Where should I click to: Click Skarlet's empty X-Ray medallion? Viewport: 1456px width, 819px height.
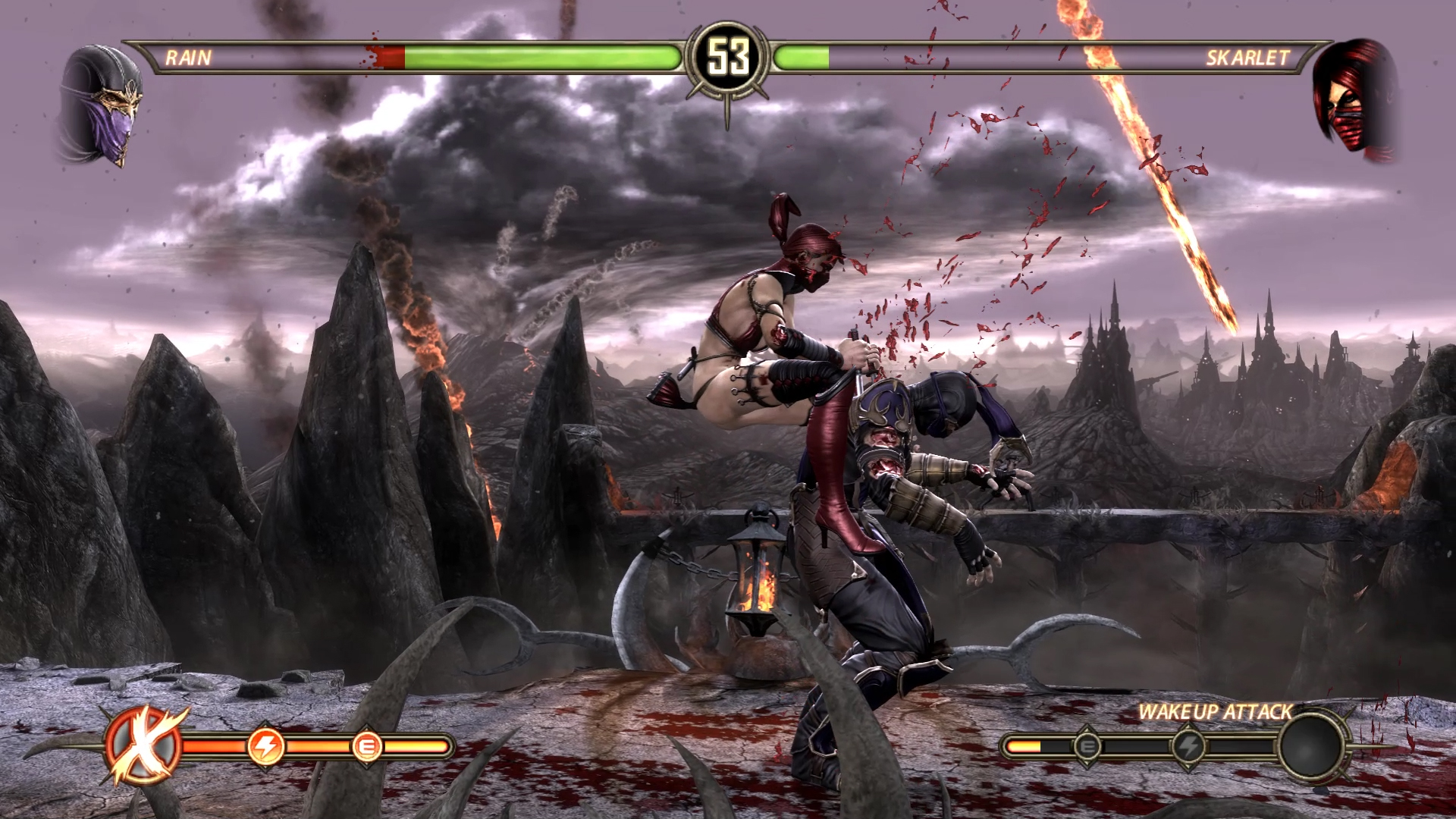pos(1313,746)
